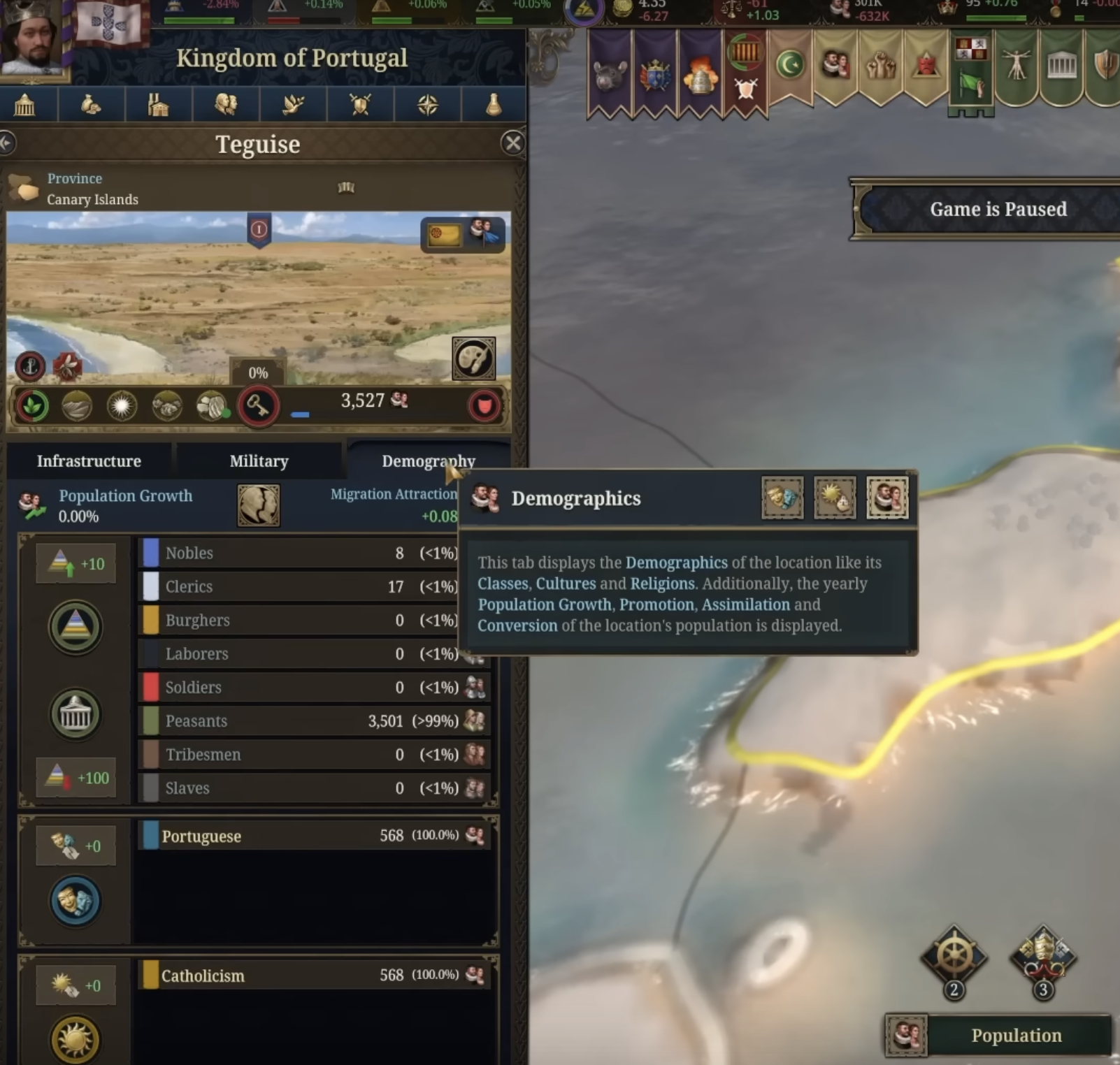Select the Demography tab
The image size is (1120, 1065).
[x=429, y=461]
